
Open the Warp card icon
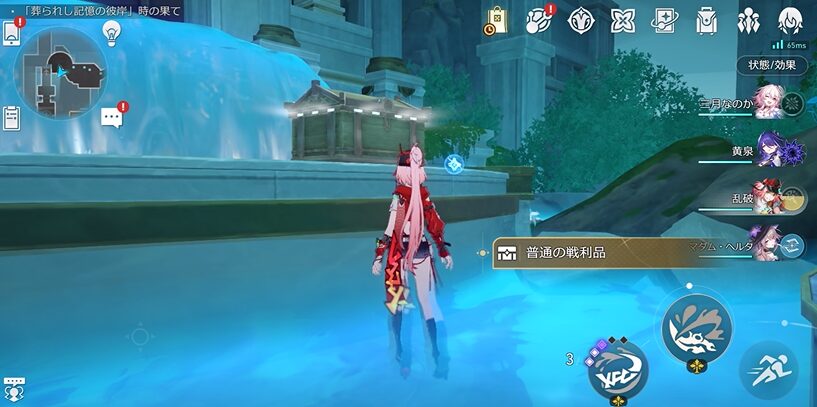pos(665,20)
